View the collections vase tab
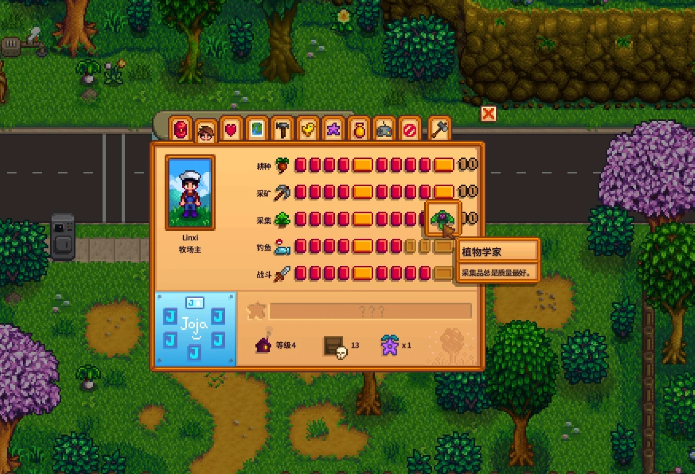This screenshot has width=695, height=474. [x=360, y=129]
